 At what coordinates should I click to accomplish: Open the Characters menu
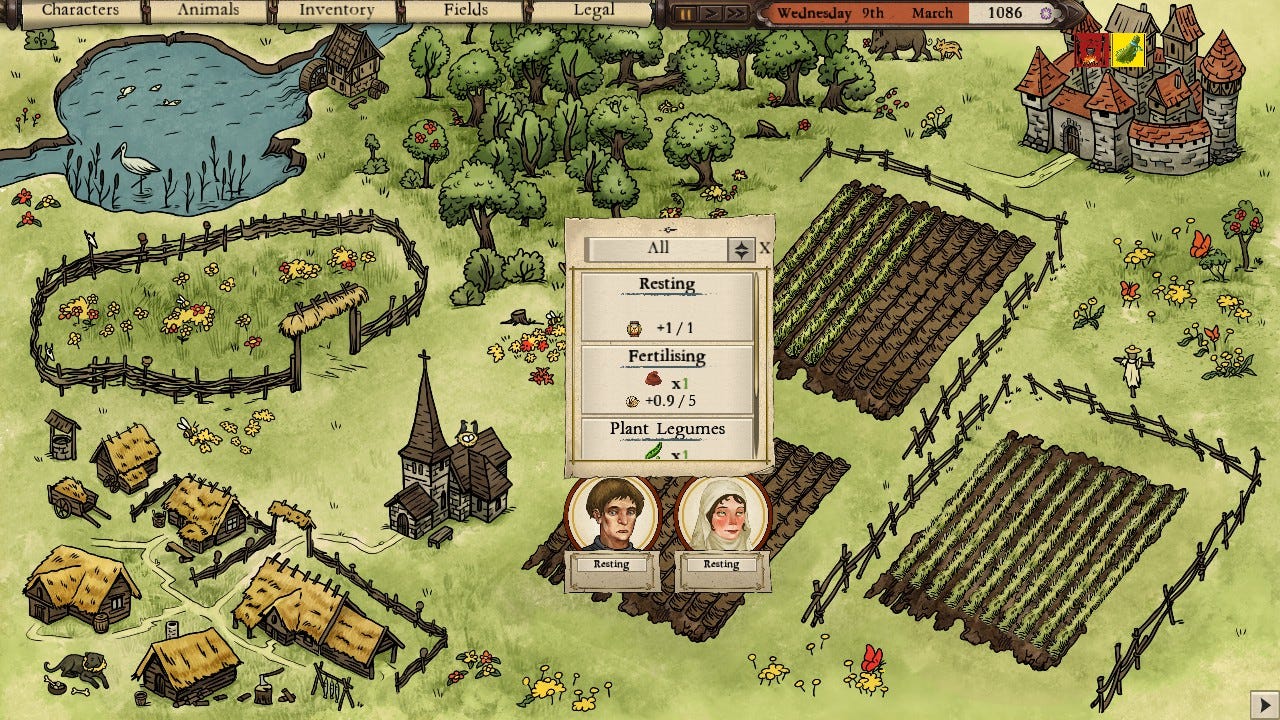pos(80,11)
